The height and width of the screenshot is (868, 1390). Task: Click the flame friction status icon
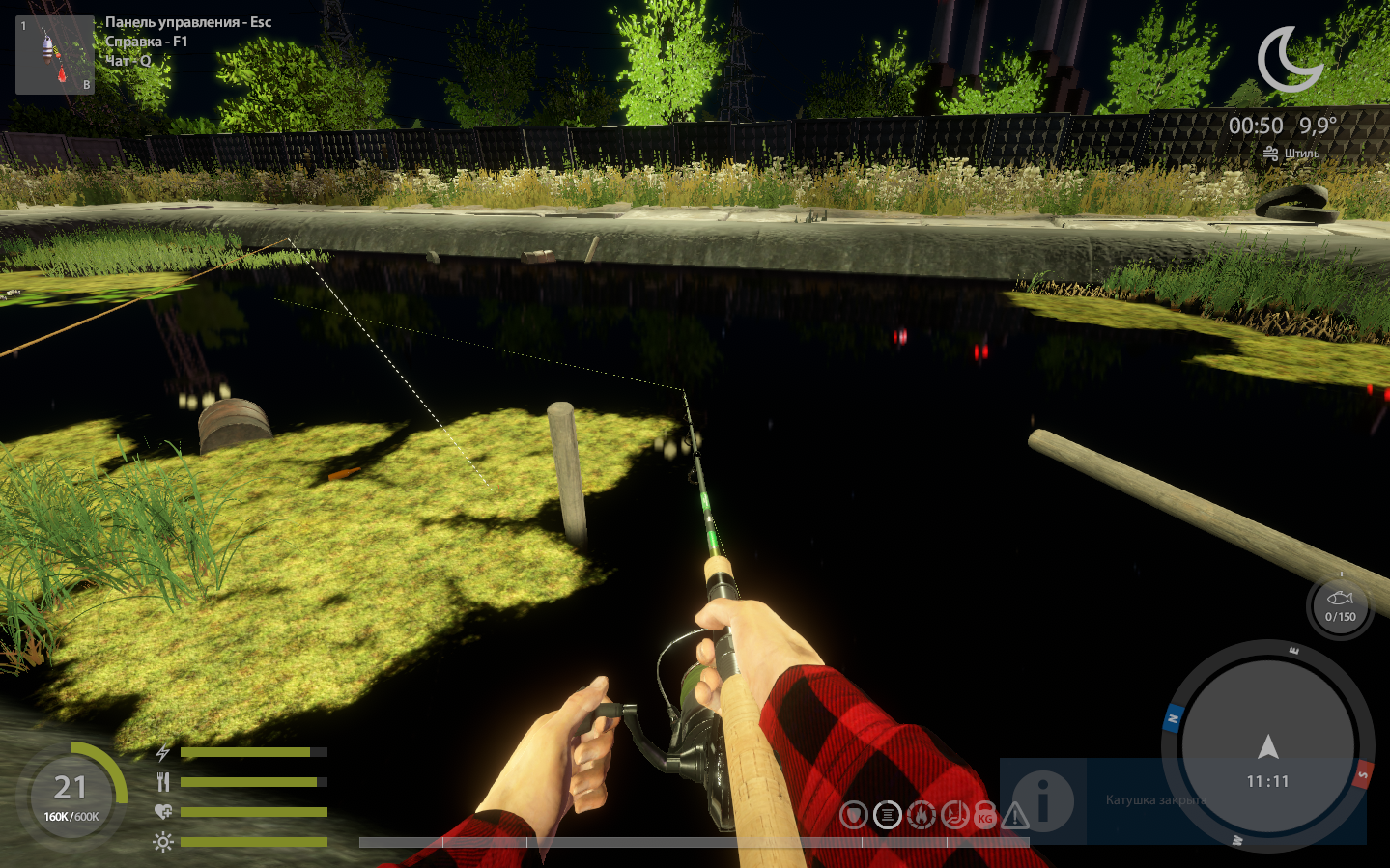[x=921, y=816]
